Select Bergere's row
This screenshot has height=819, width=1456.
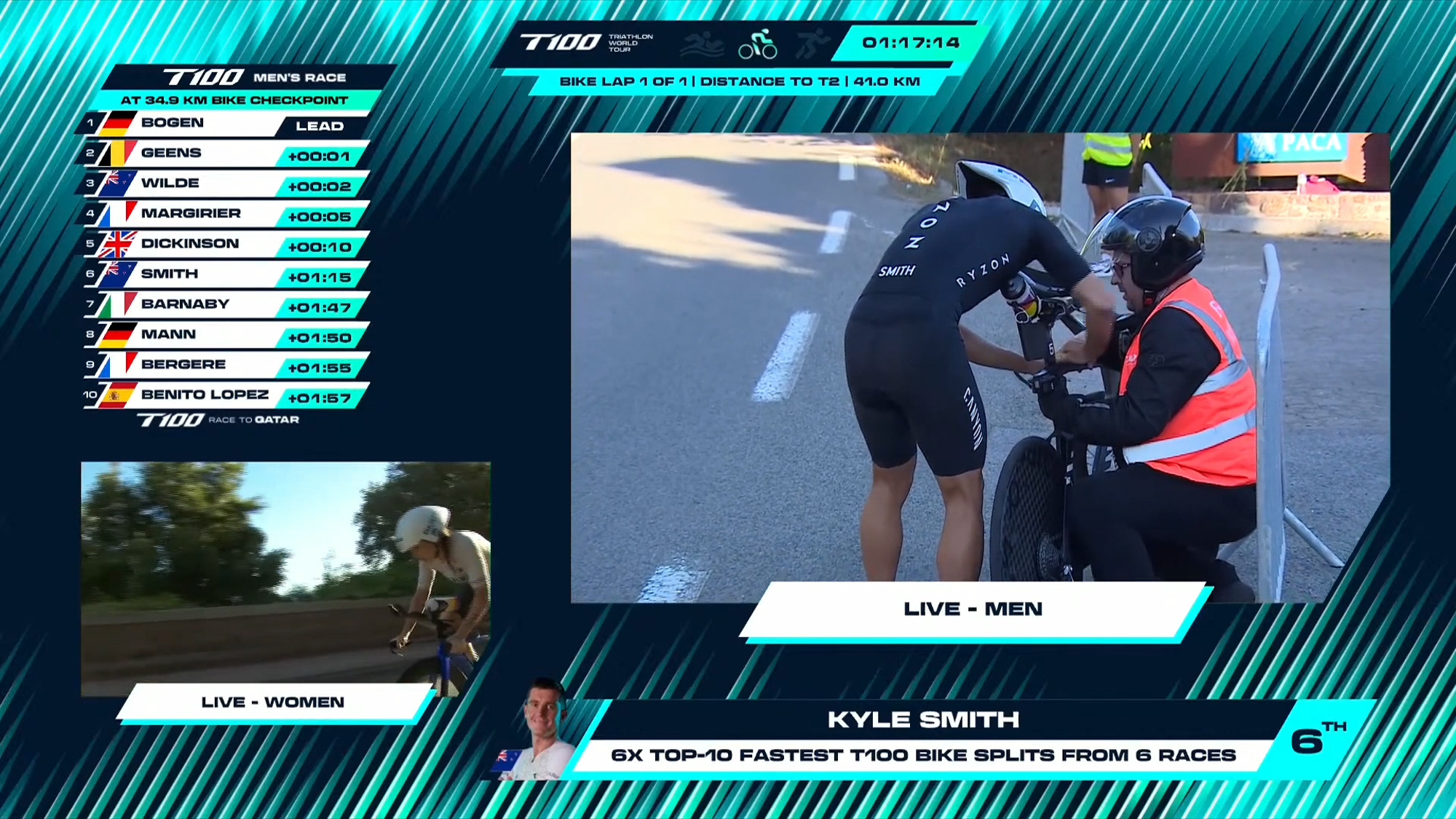[x=226, y=365]
